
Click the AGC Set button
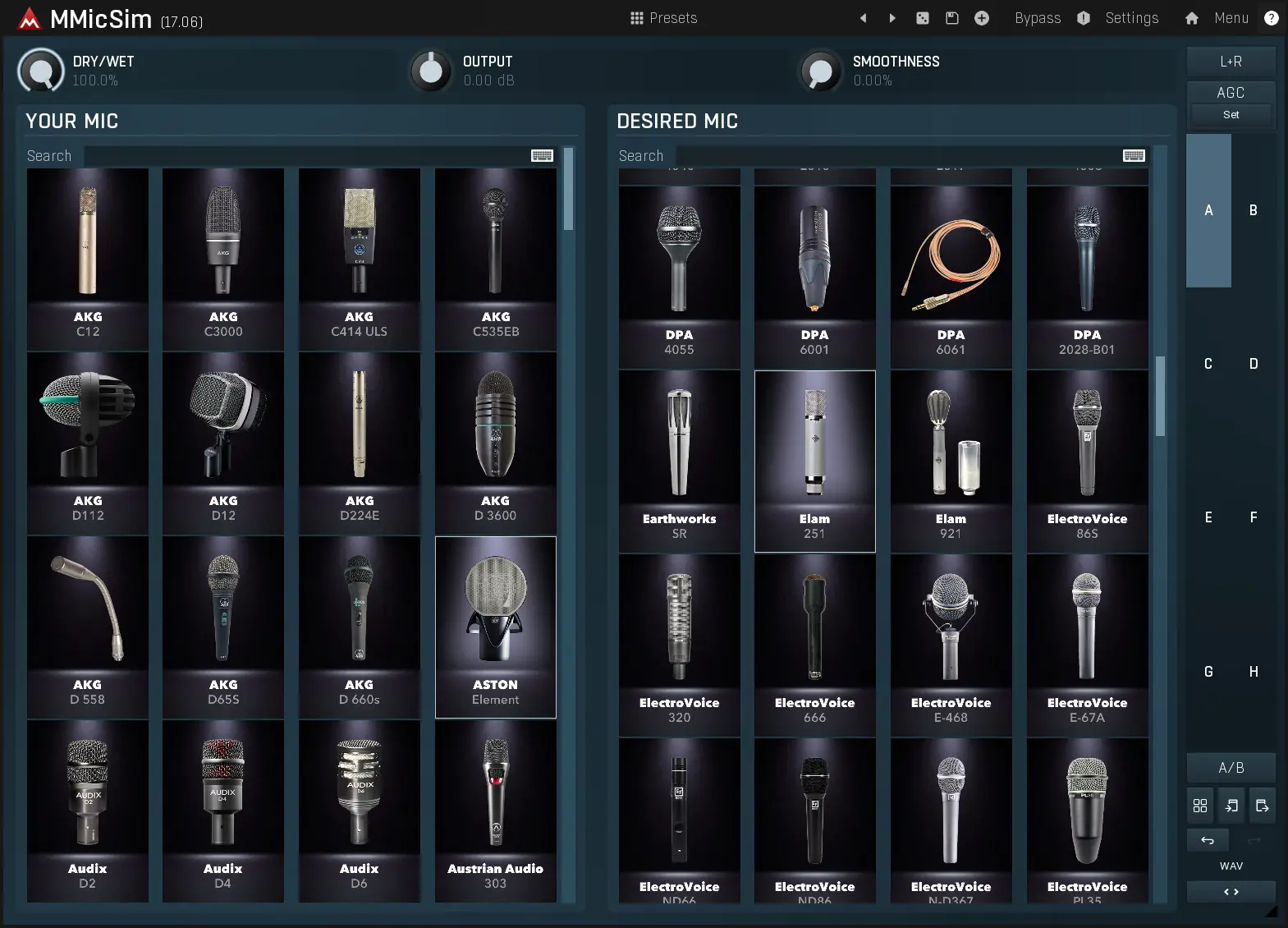click(1230, 115)
